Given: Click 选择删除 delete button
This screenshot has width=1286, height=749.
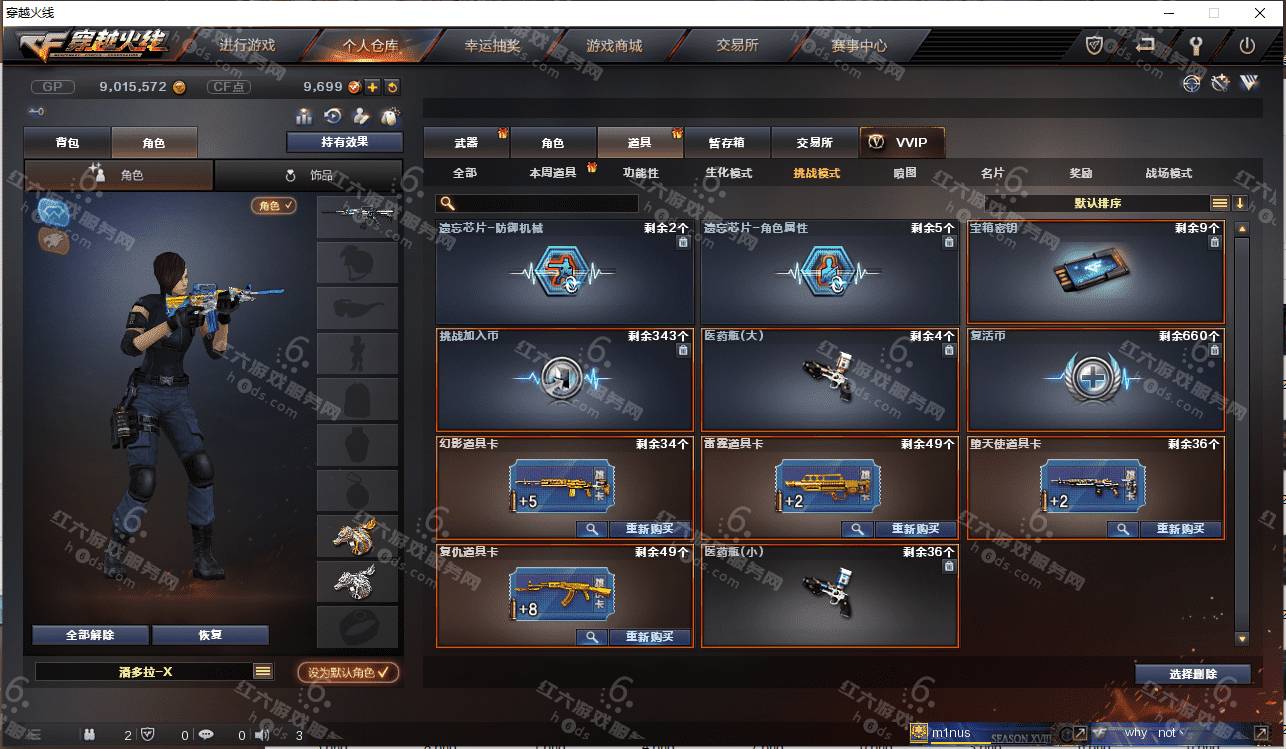Looking at the screenshot, I should [x=1192, y=674].
